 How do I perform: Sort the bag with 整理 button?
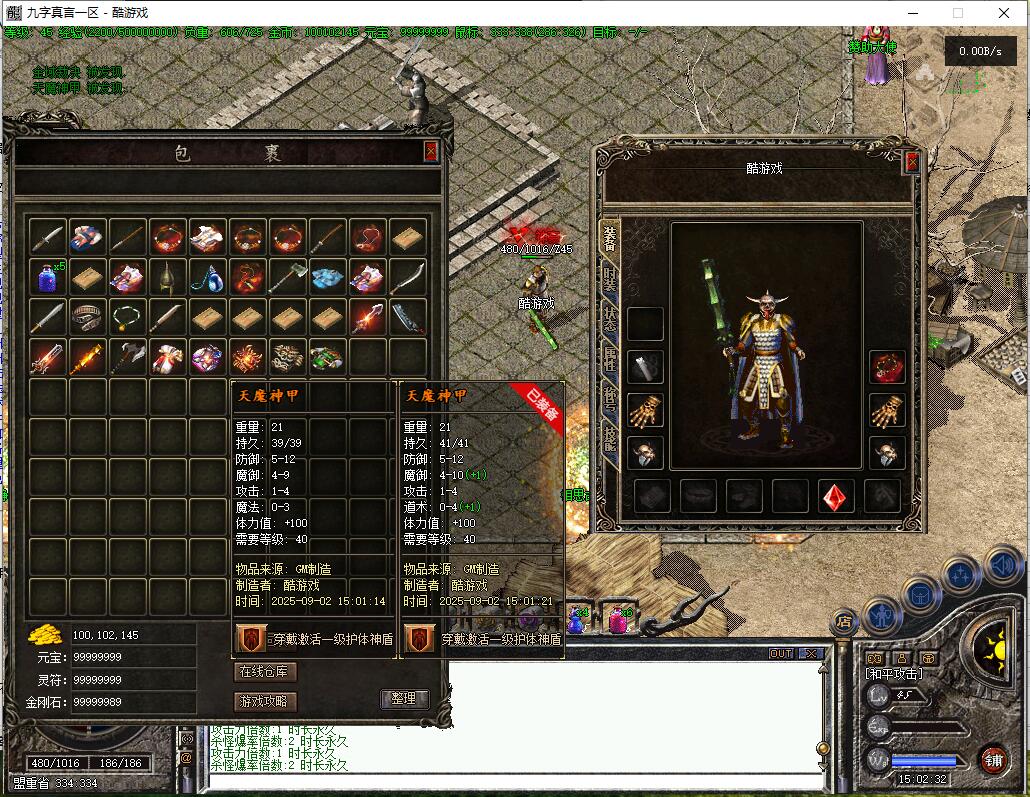tap(404, 699)
